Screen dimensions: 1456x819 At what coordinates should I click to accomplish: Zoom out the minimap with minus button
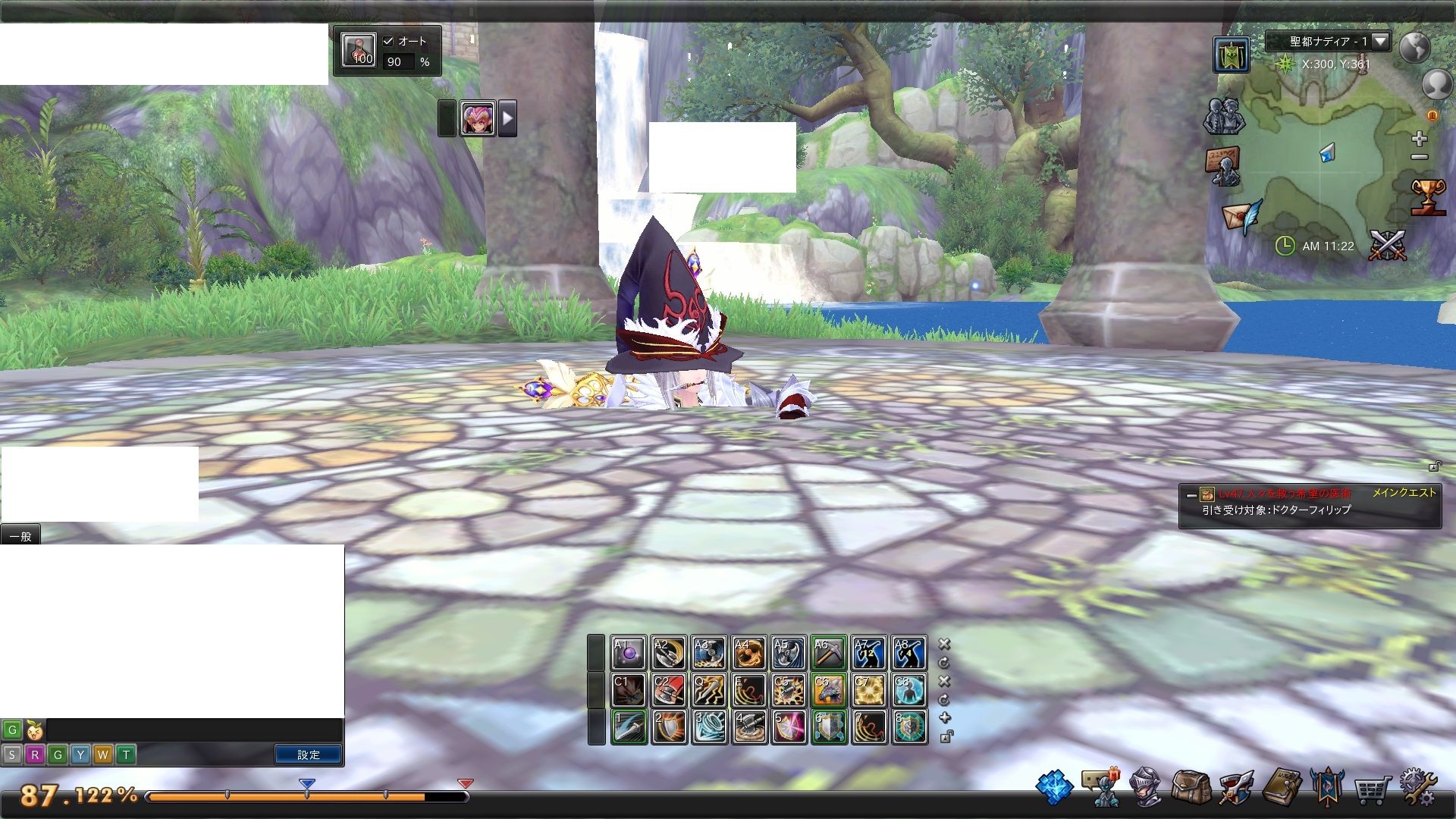tap(1420, 158)
